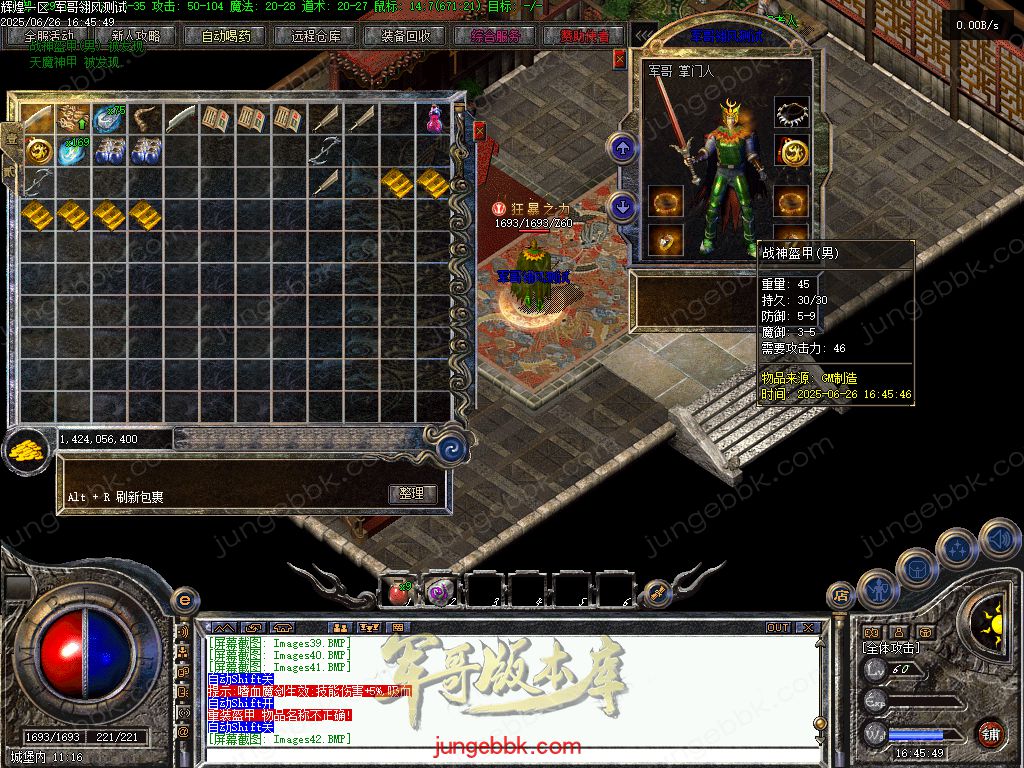Open the 赞助使者 sponsor envoy menu
This screenshot has height=768, width=1024.
pyautogui.click(x=584, y=36)
